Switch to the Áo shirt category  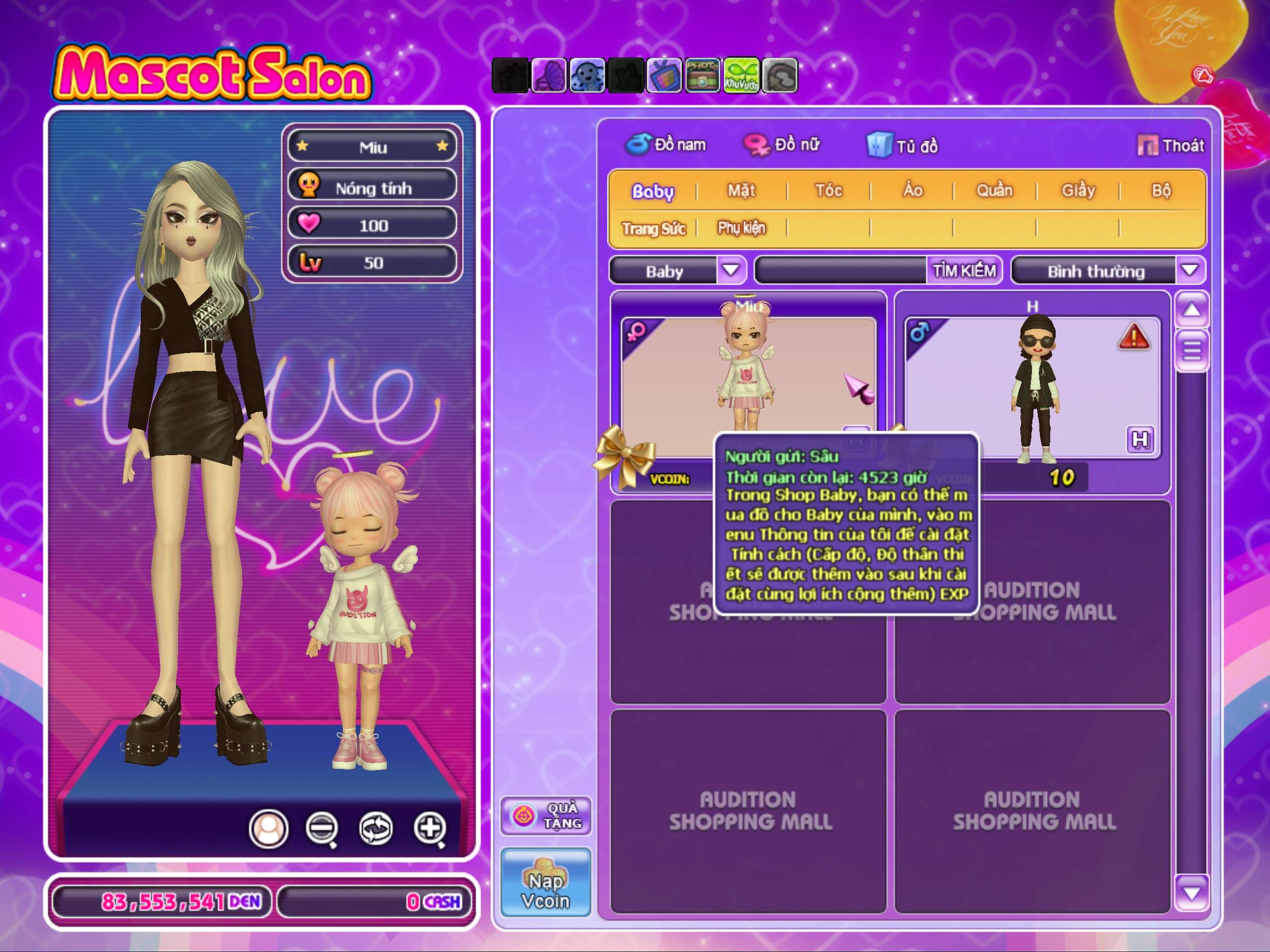point(912,190)
